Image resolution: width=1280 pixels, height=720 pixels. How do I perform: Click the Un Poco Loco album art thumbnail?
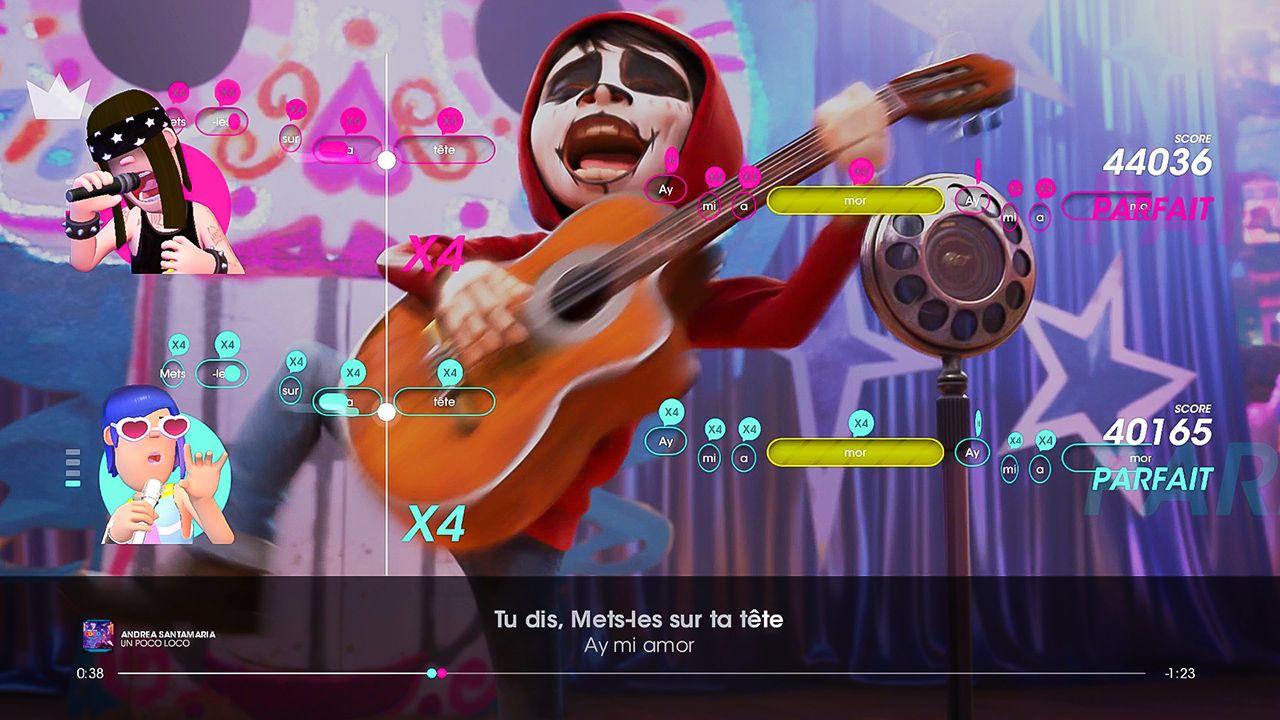tap(97, 634)
